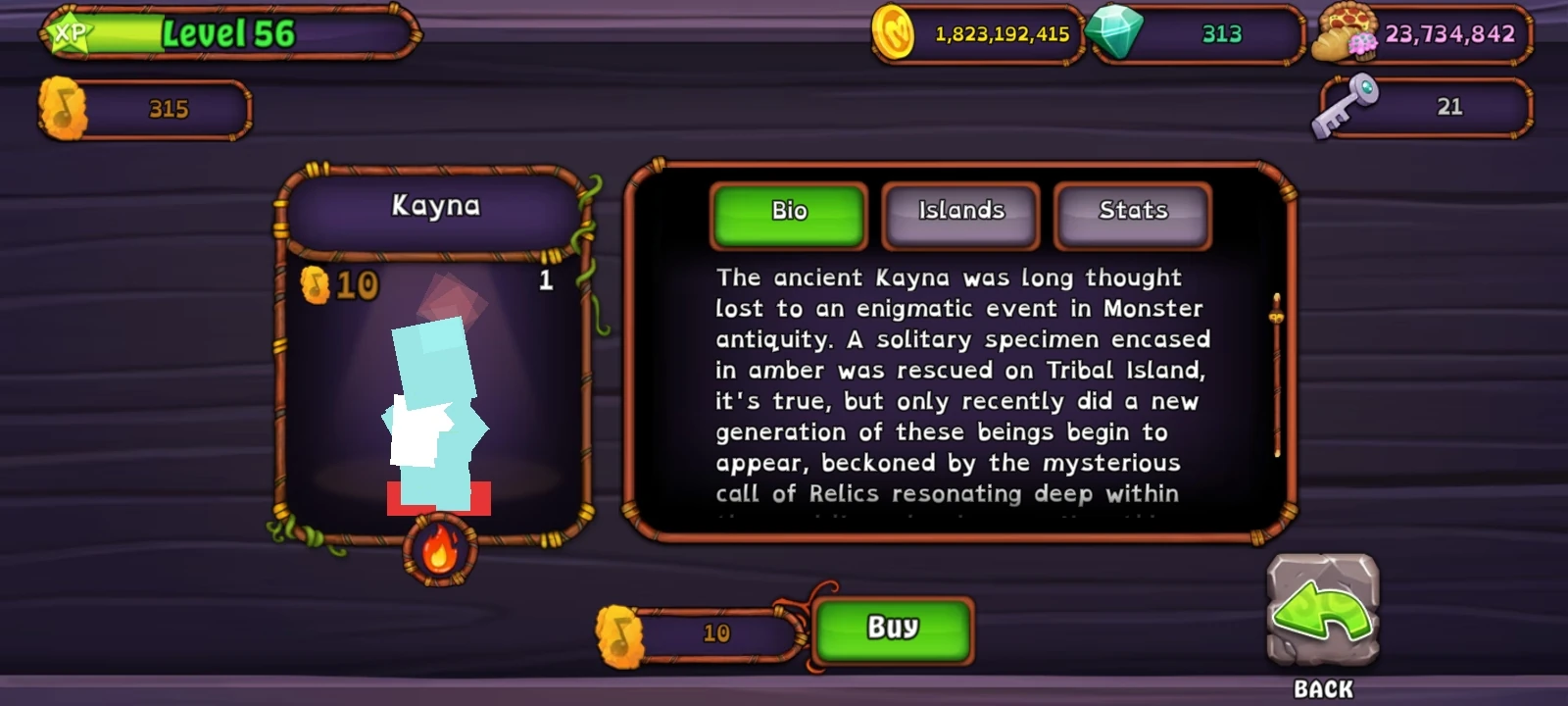Click the Kayna name banner
Viewport: 1568px width, 706px height.
(436, 207)
